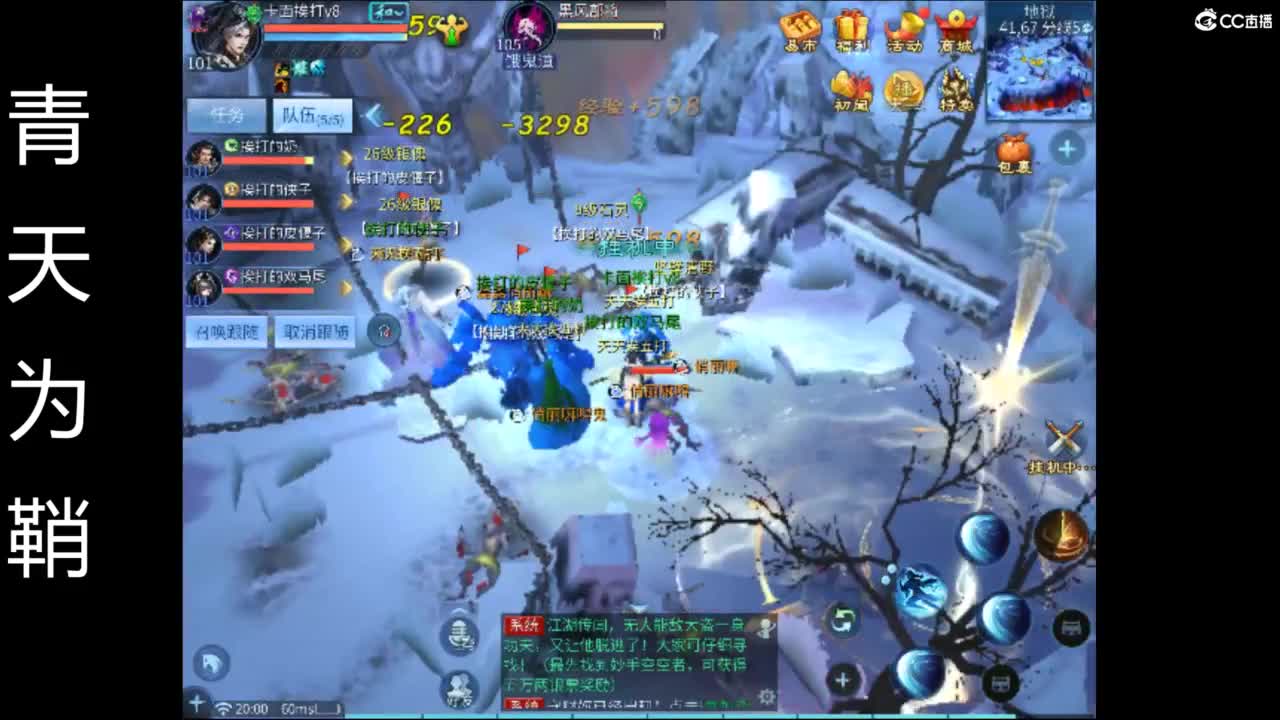Toggle voice chat with the microphone icon
This screenshot has width=1280, height=720.
tap(460, 635)
